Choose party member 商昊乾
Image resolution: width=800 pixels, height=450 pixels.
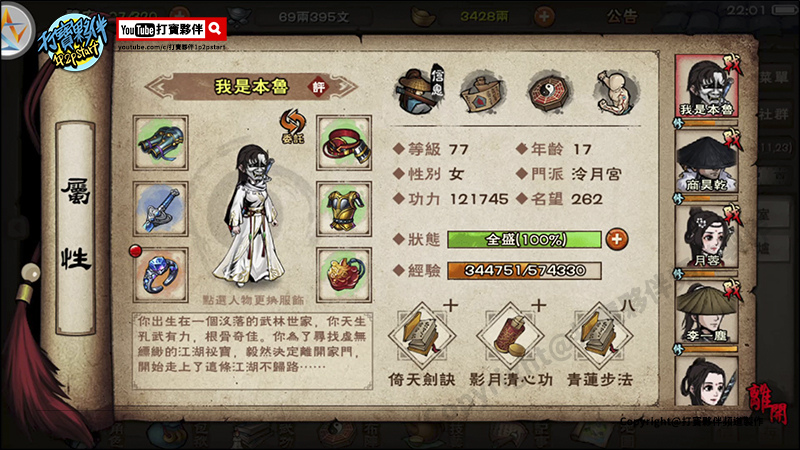(x=706, y=163)
